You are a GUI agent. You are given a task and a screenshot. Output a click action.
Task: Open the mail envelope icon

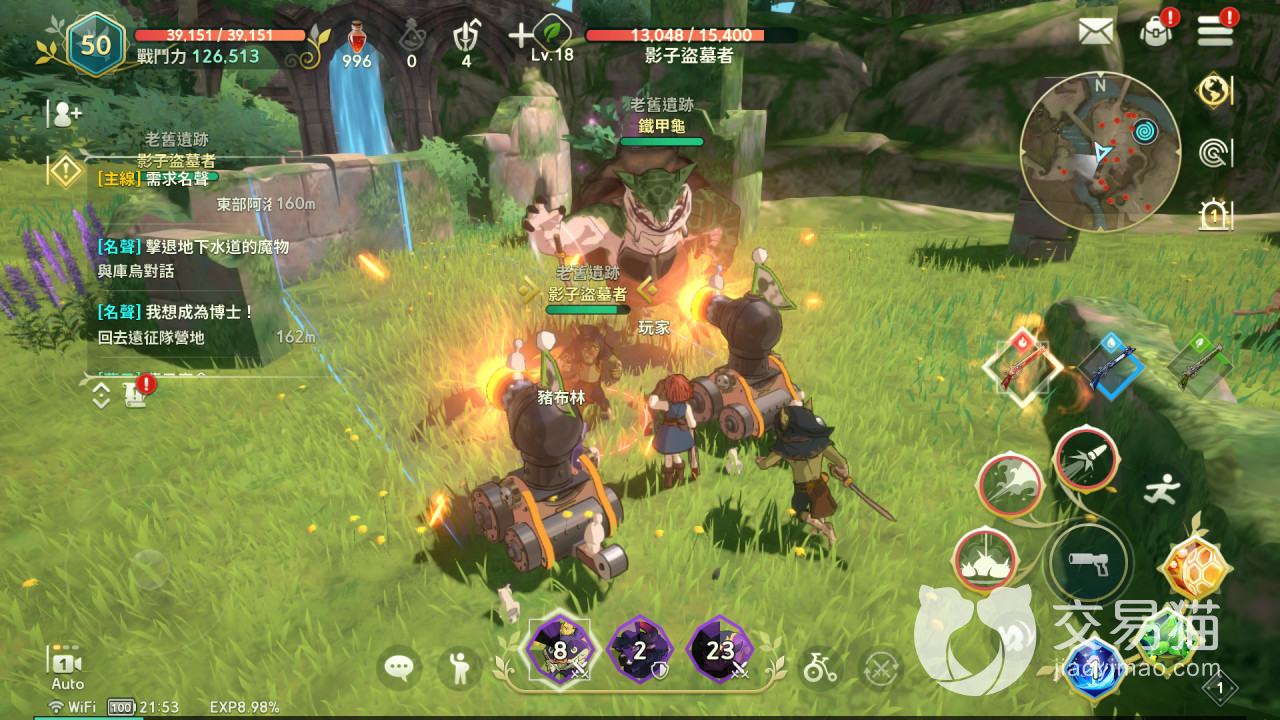tap(1096, 31)
